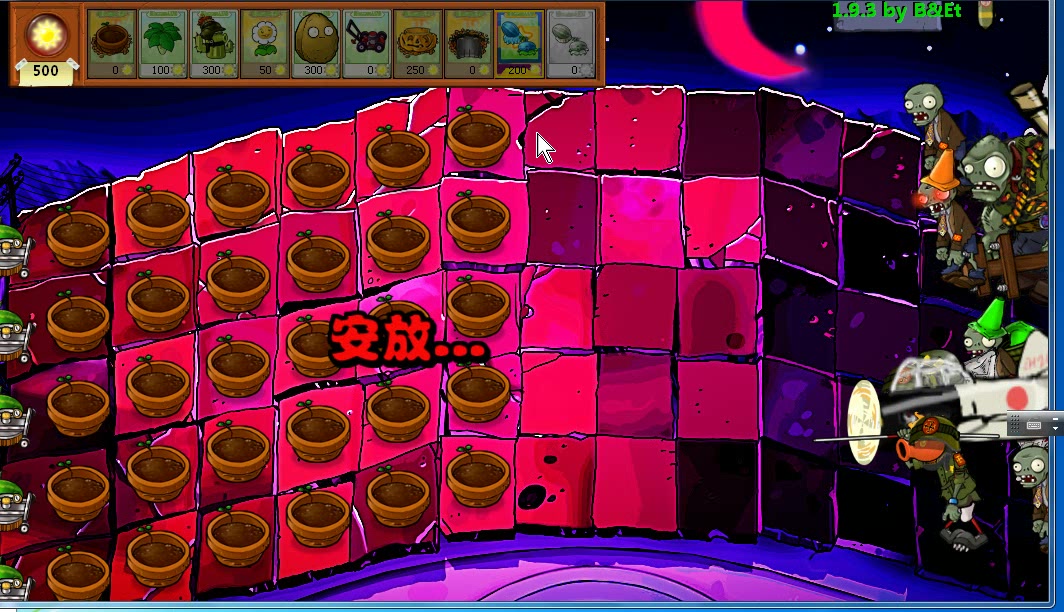This screenshot has height=612, width=1064.
Task: Select the gray melon imitater seed packet
Action: (571, 43)
